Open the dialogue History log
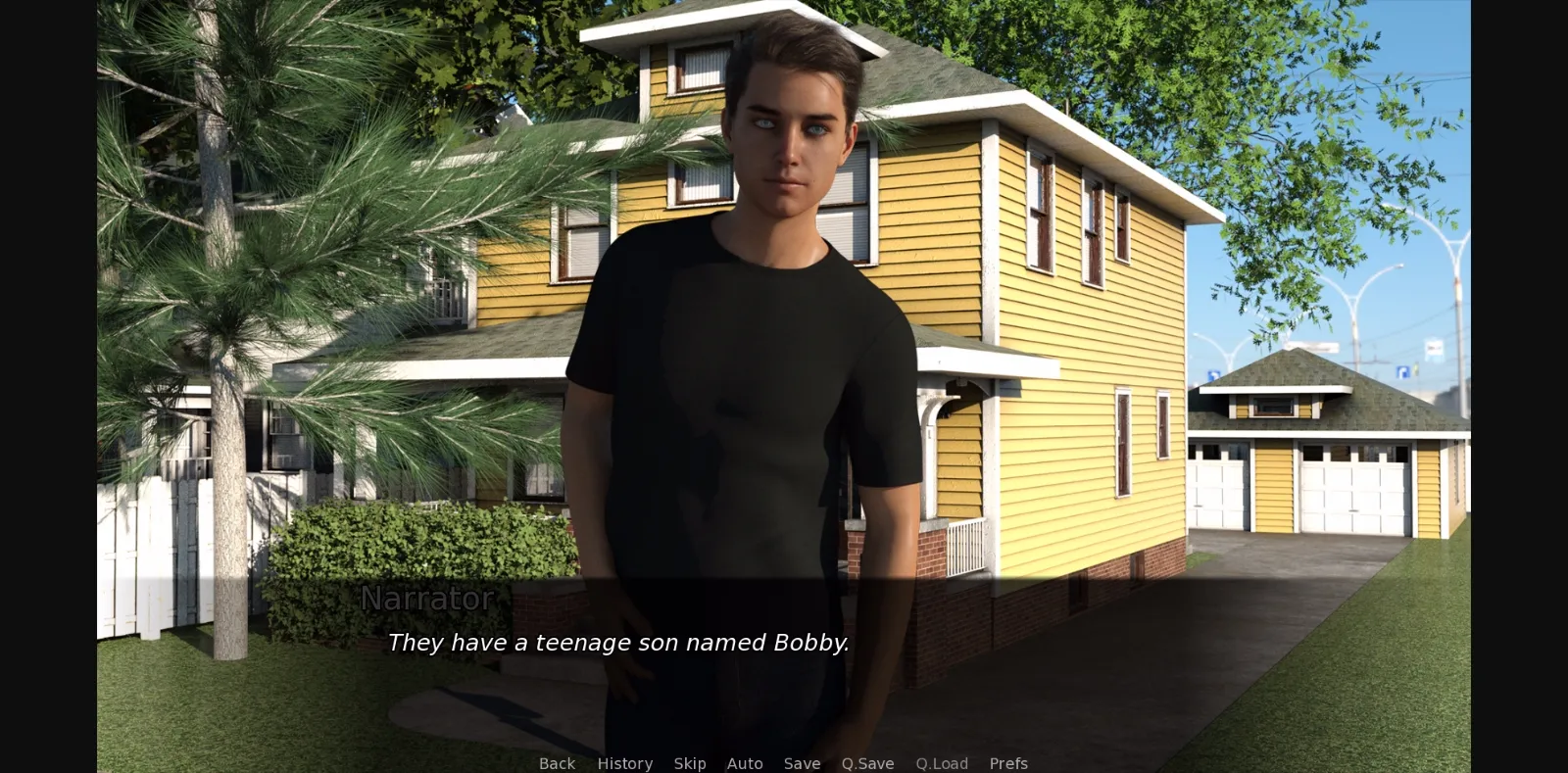This screenshot has width=1568, height=773. pyautogui.click(x=624, y=763)
